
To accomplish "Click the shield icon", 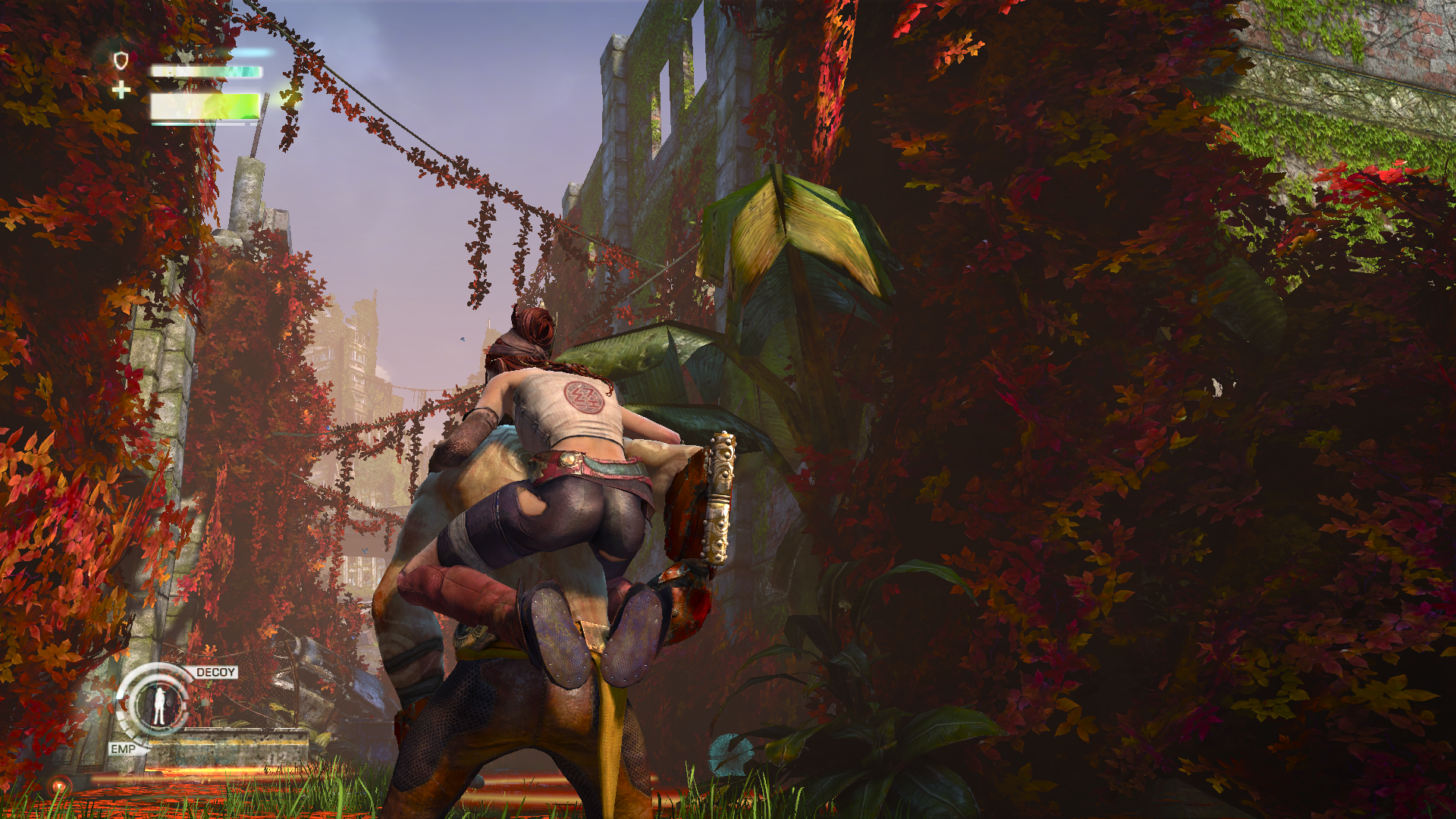I will pyautogui.click(x=121, y=61).
